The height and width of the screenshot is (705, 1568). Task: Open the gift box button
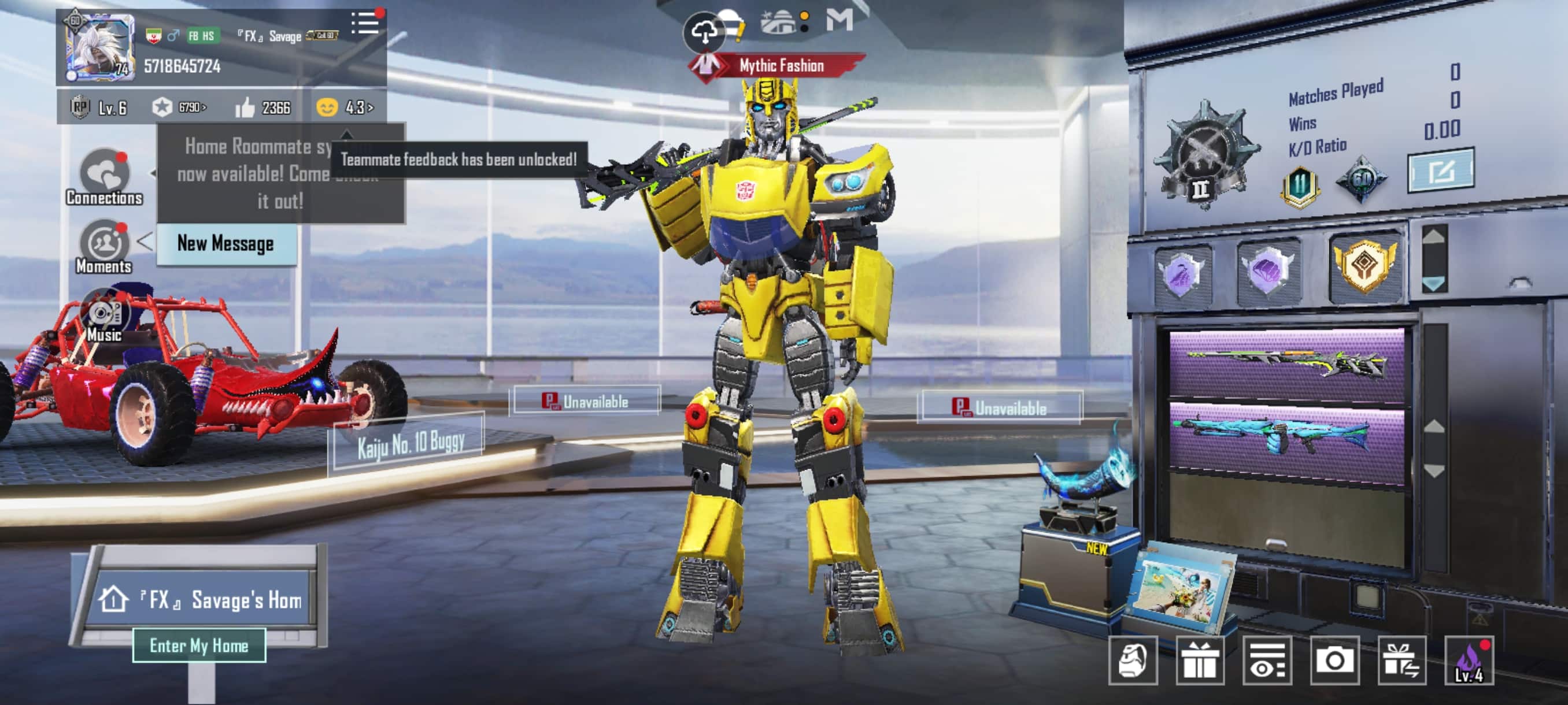(1199, 660)
